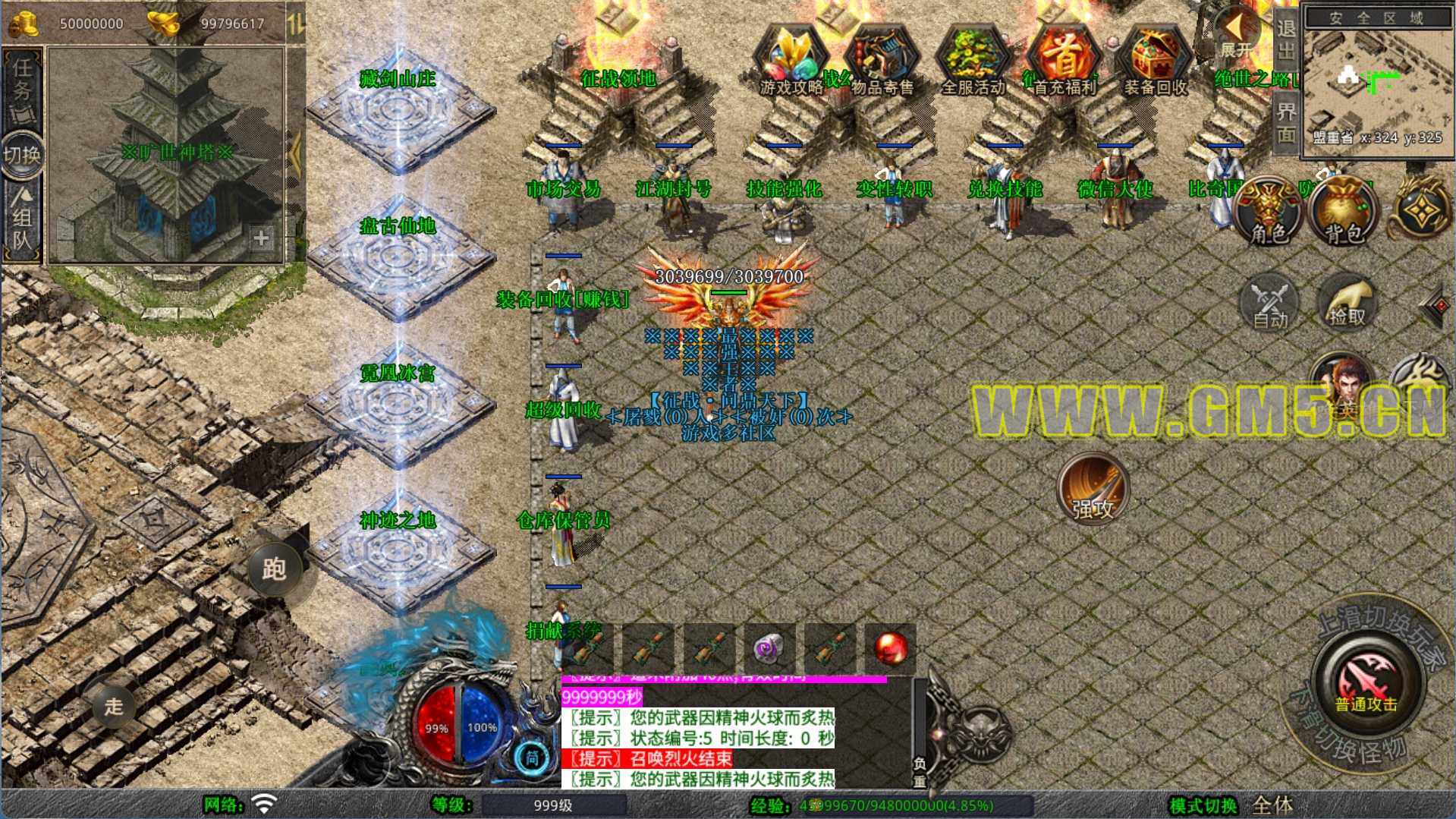
Task: Toggle 自动 auto-combat mode
Action: (1270, 304)
